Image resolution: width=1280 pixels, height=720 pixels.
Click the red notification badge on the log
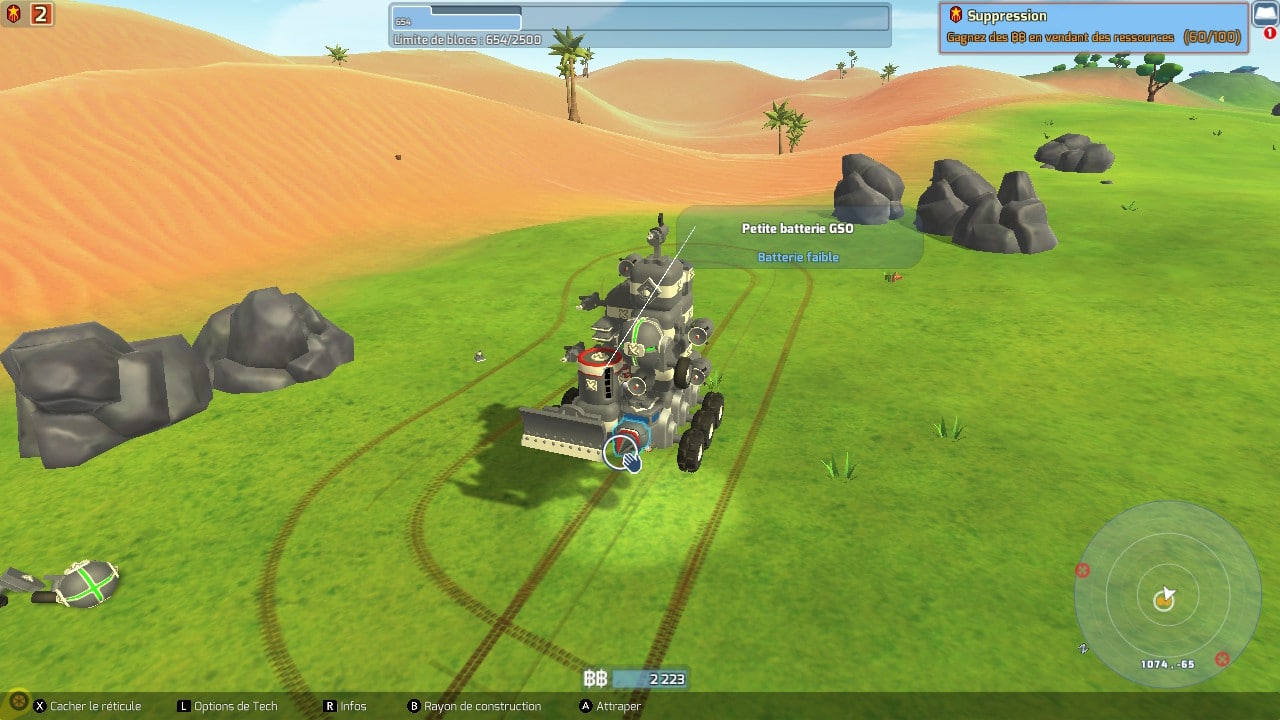pyautogui.click(x=1270, y=33)
